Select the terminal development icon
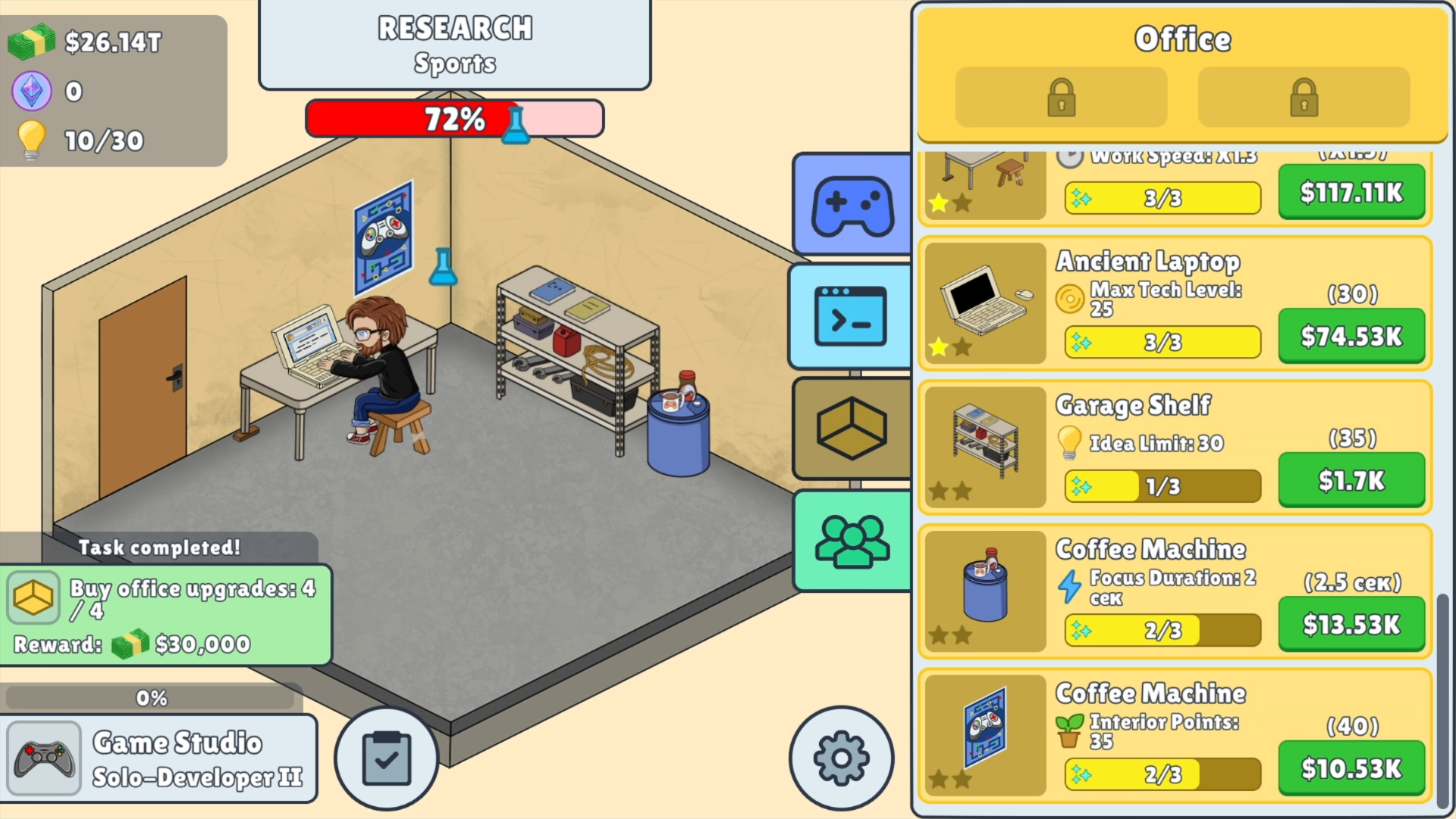1456x819 pixels. (x=851, y=316)
